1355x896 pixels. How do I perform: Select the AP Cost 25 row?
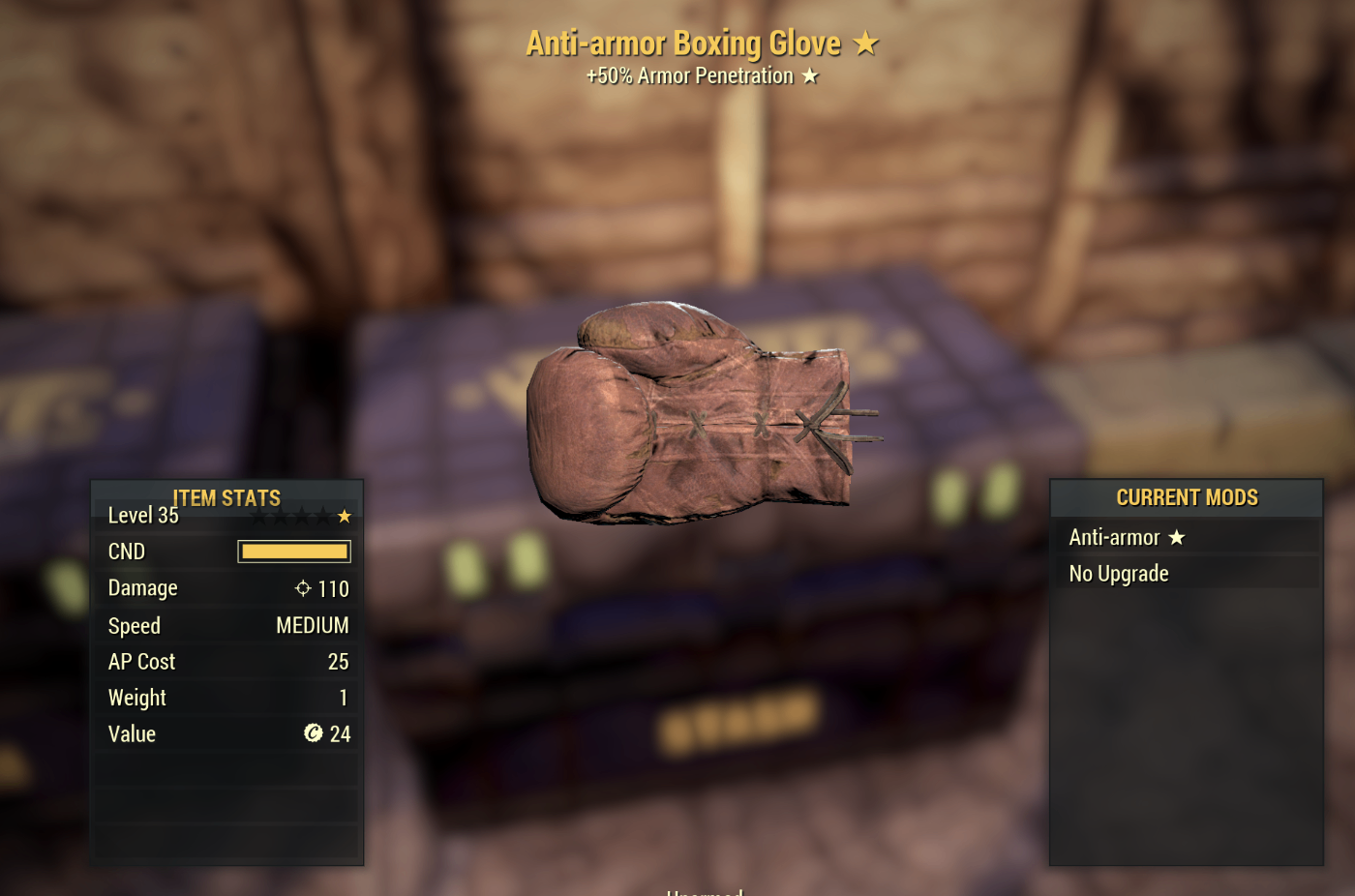[227, 662]
